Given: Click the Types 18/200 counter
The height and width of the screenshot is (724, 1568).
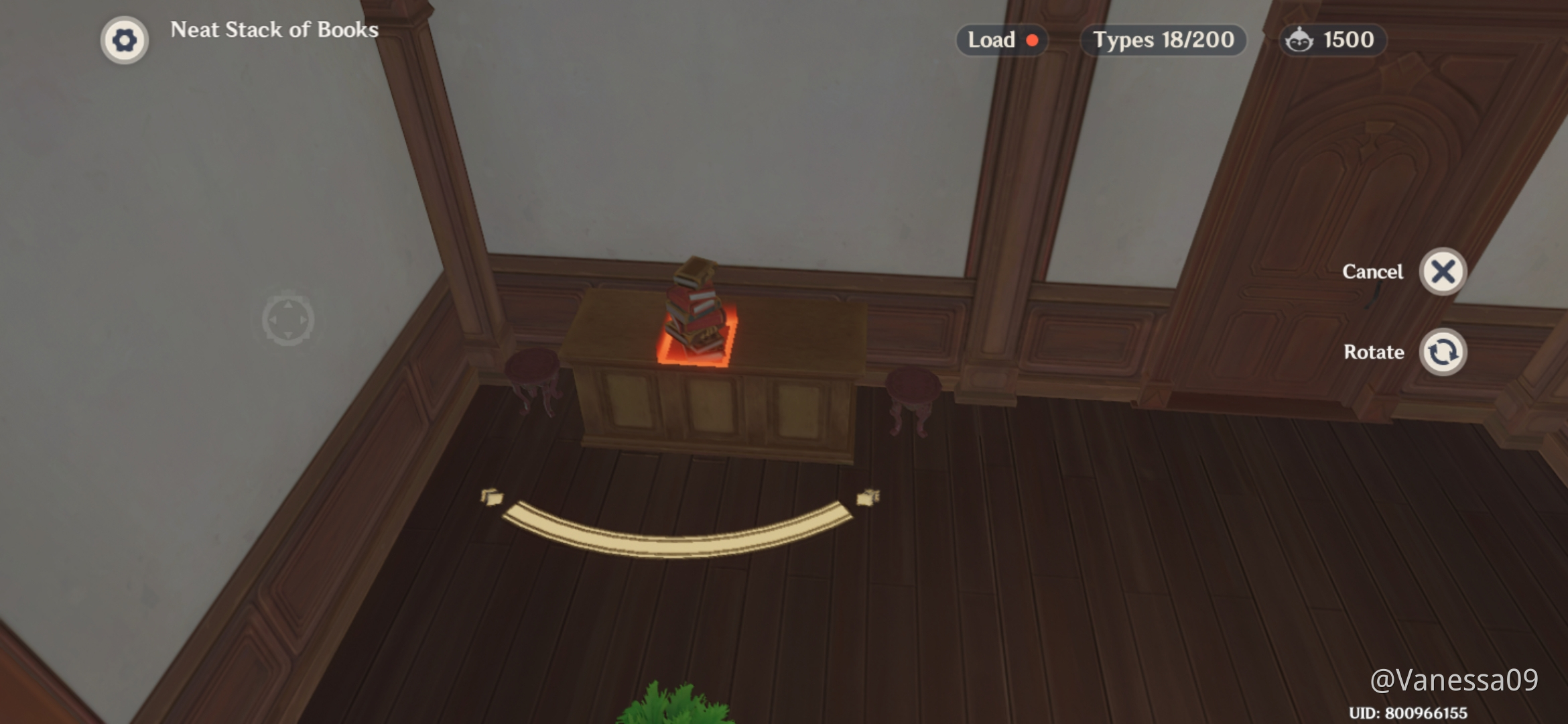Looking at the screenshot, I should coord(1163,40).
